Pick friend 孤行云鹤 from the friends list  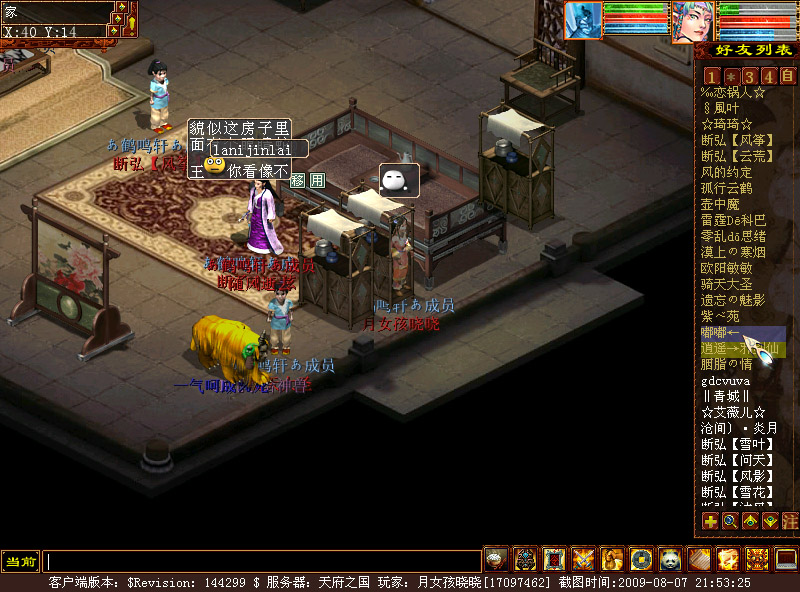(x=727, y=188)
